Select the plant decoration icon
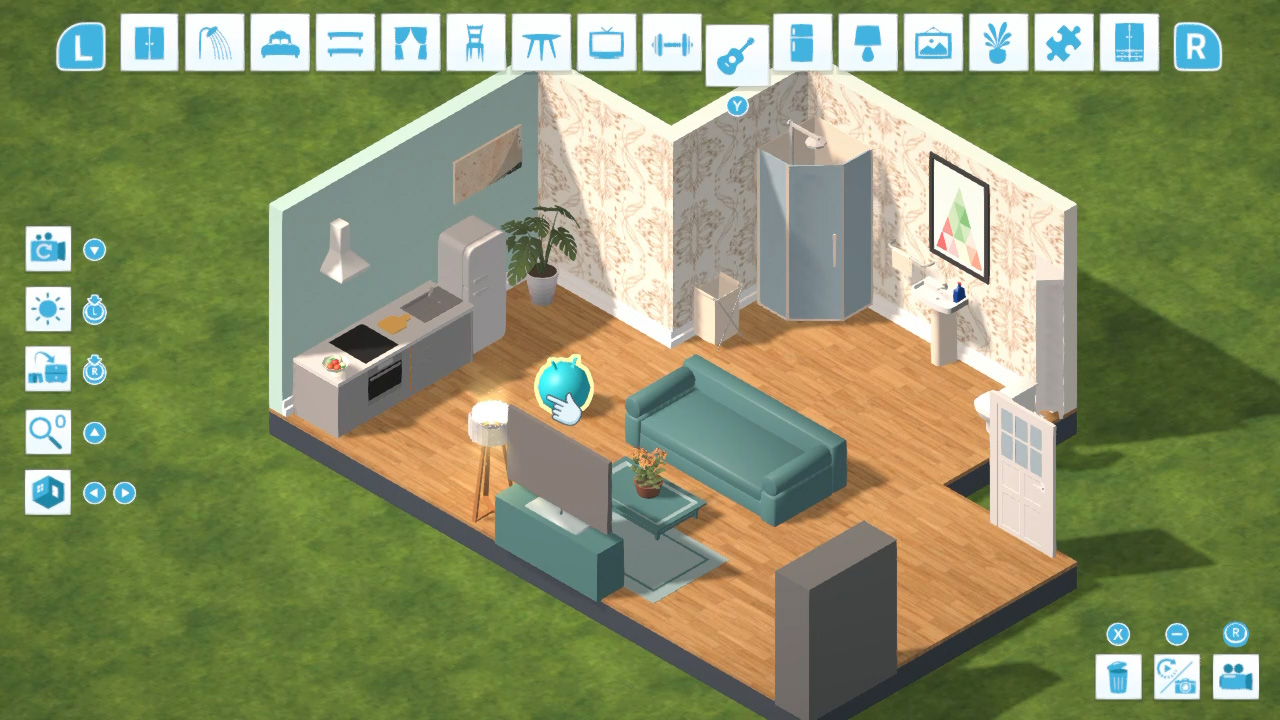This screenshot has height=720, width=1280. [x=998, y=45]
